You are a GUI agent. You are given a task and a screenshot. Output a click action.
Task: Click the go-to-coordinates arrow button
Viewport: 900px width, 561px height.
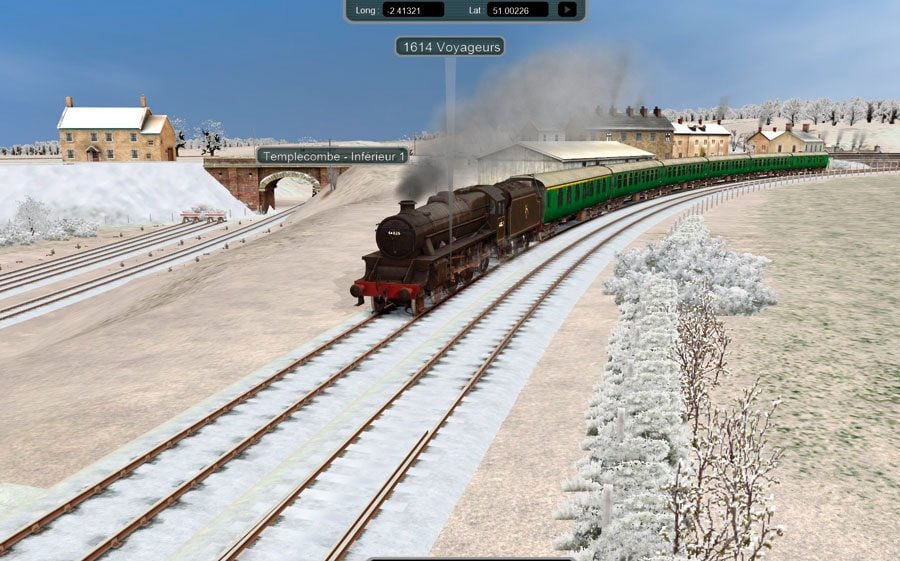pos(567,10)
